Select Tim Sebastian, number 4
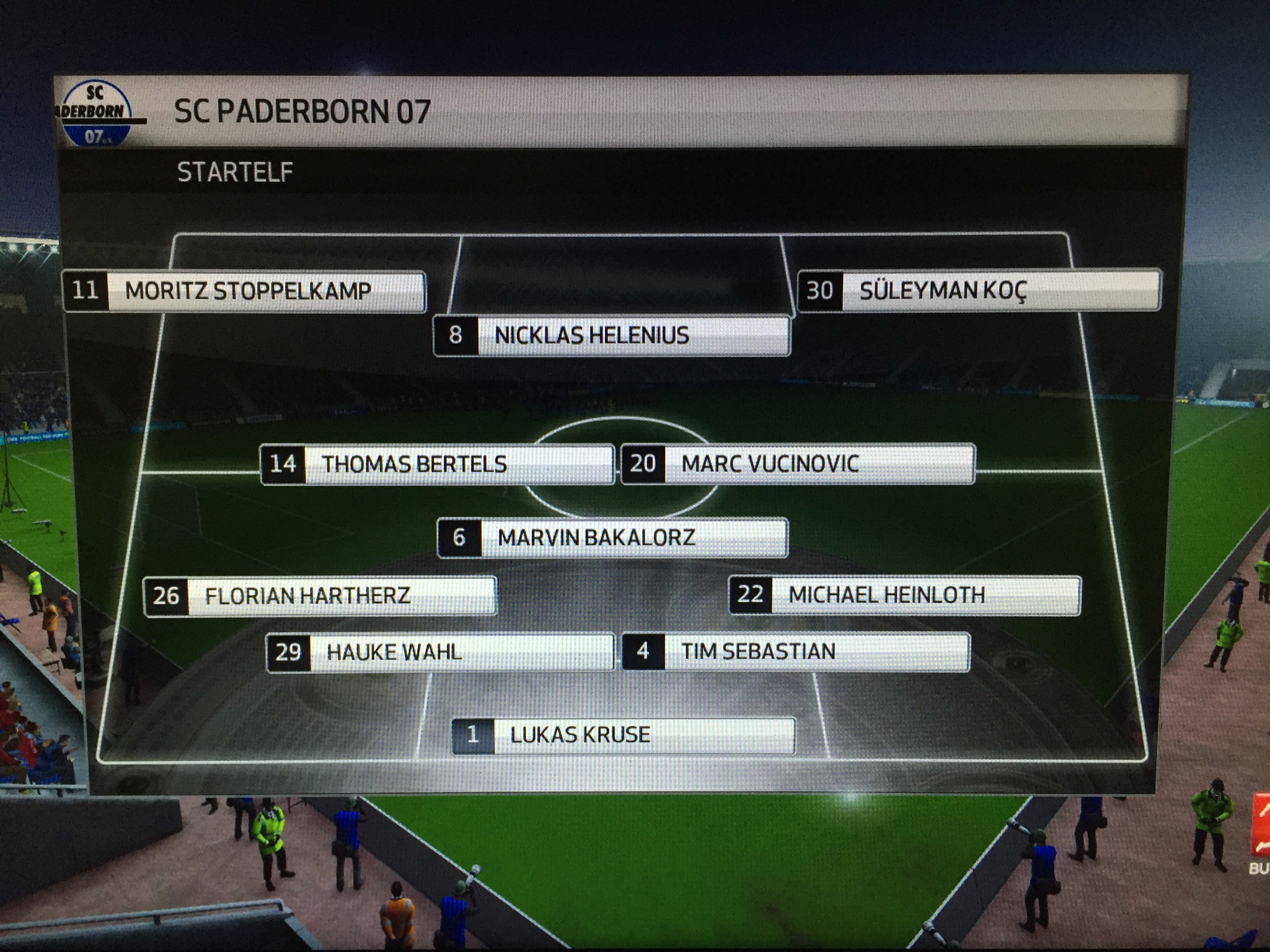This screenshot has width=1270, height=952. tap(796, 651)
